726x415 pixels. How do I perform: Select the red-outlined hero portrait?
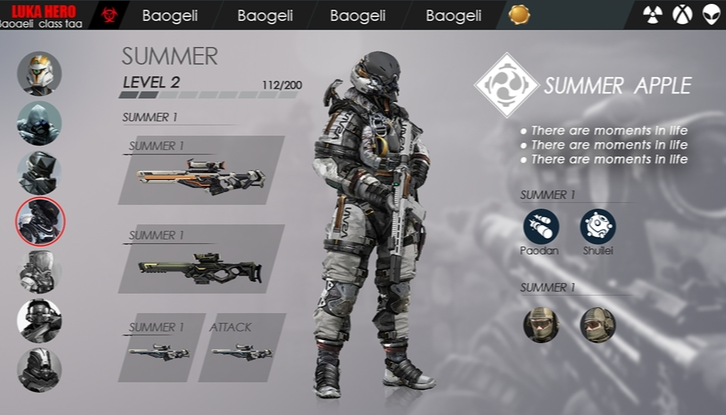[x=40, y=221]
